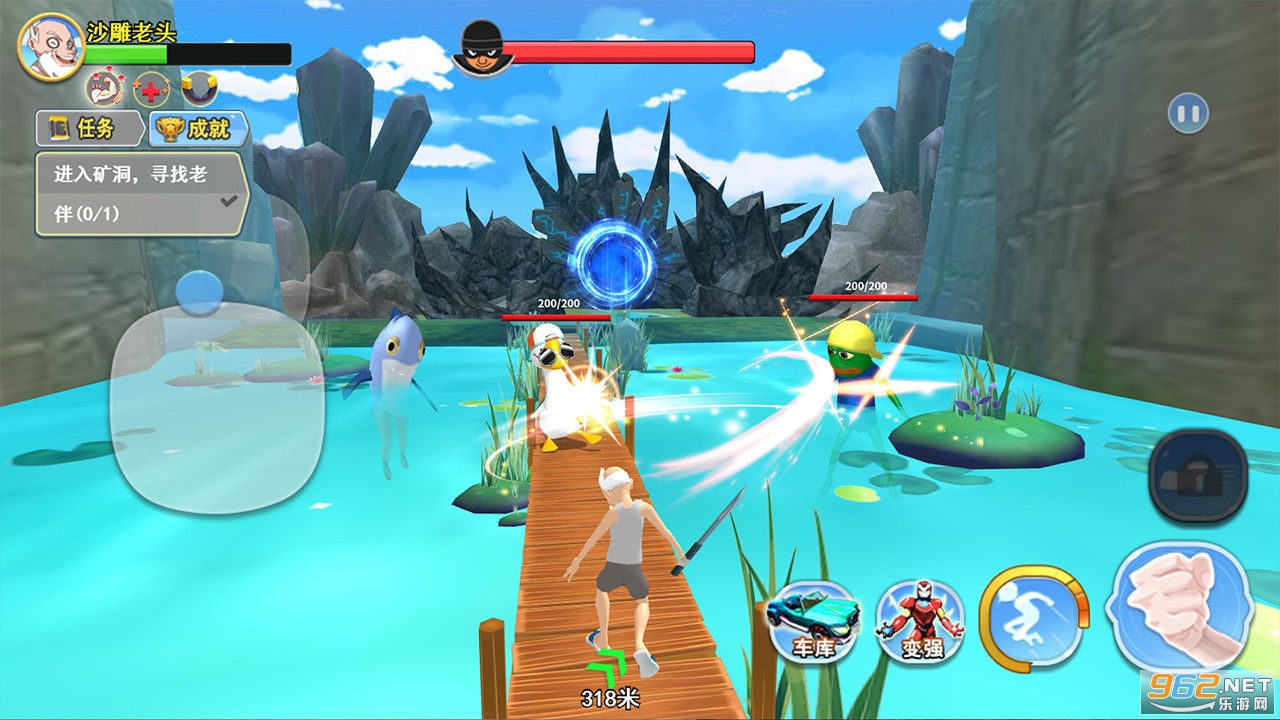1280x720 pixels.
Task: Pause the game with the pause button
Action: (x=1188, y=113)
